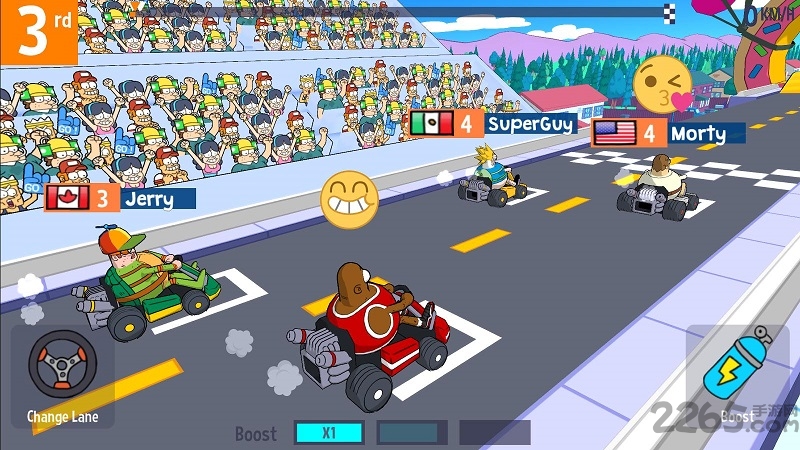Viewport: 800px width, 450px height.
Task: Tap the Change Lane steering wheel button
Action: [x=62, y=366]
